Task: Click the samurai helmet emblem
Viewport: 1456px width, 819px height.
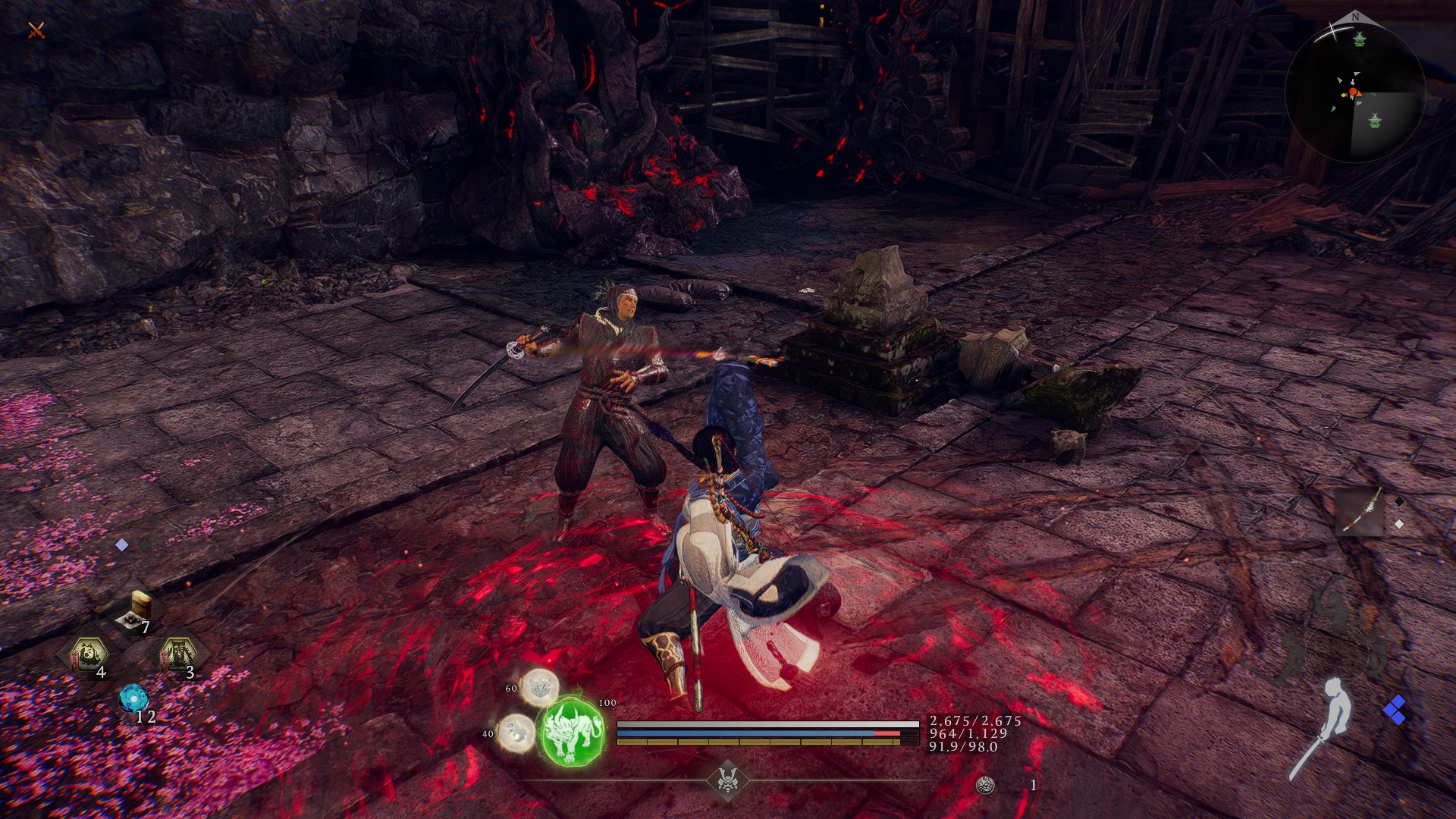Action: (728, 780)
